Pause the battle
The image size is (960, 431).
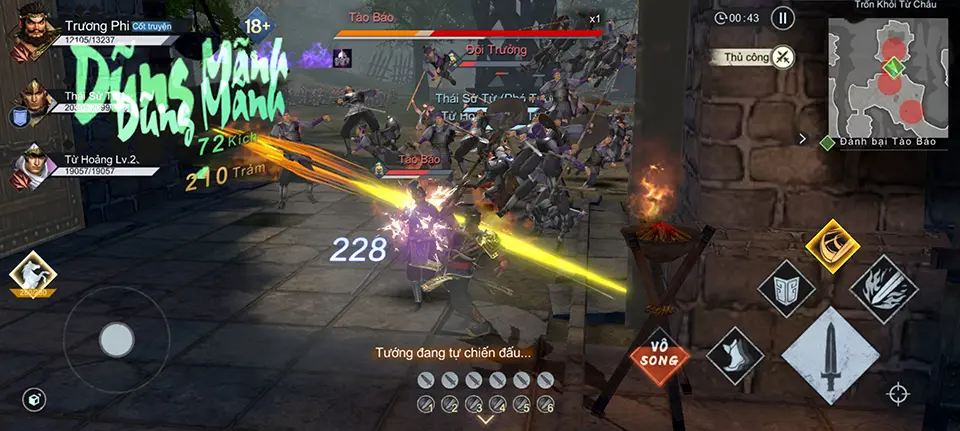coord(783,18)
